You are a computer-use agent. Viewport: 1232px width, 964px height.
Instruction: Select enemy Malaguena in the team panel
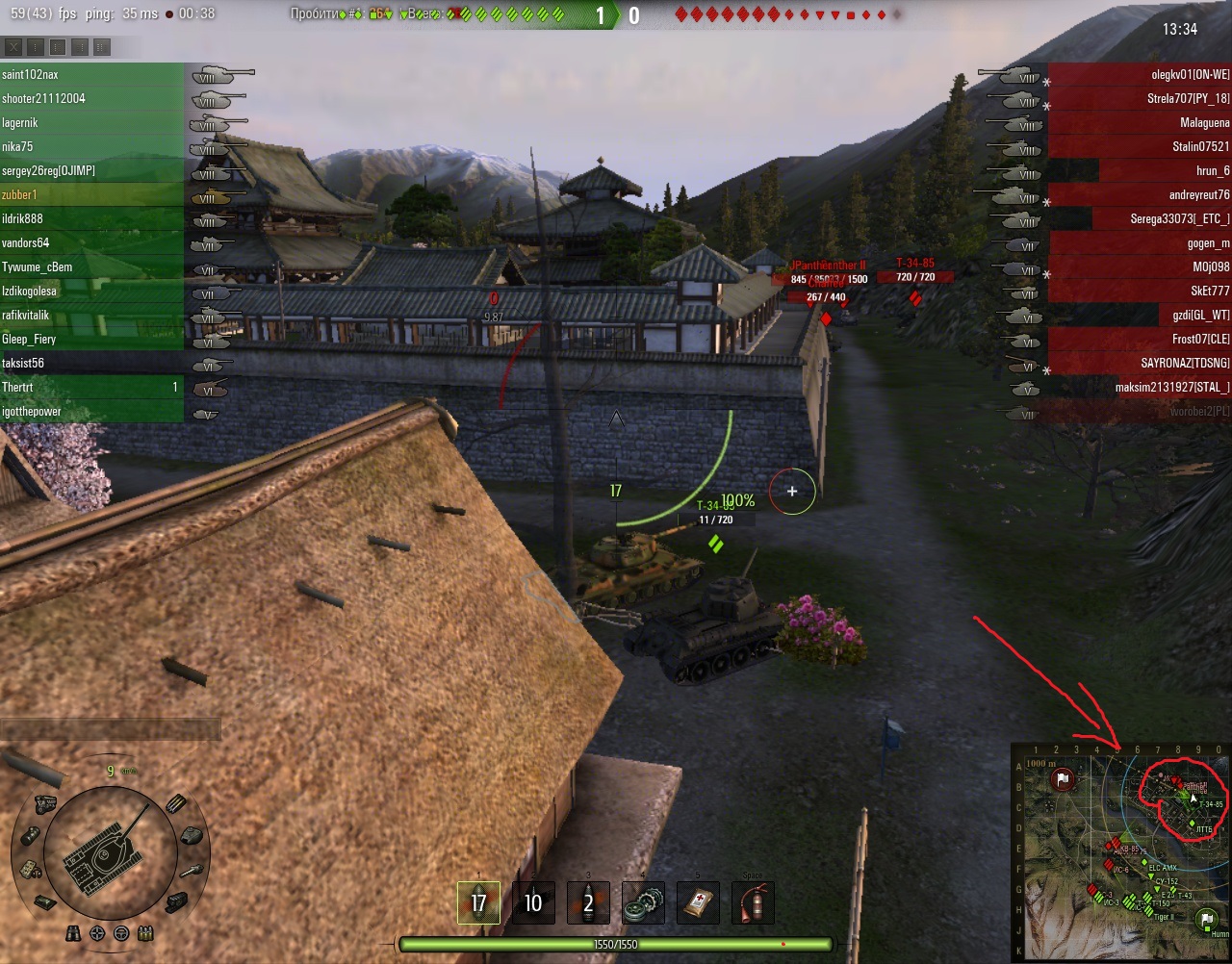pos(1204,122)
